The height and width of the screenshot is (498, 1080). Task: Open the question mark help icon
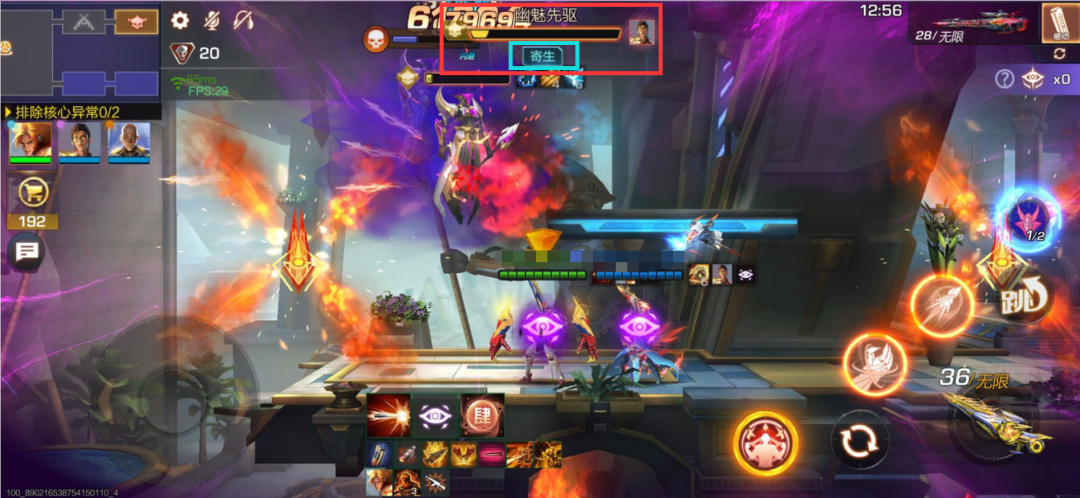tap(1005, 79)
